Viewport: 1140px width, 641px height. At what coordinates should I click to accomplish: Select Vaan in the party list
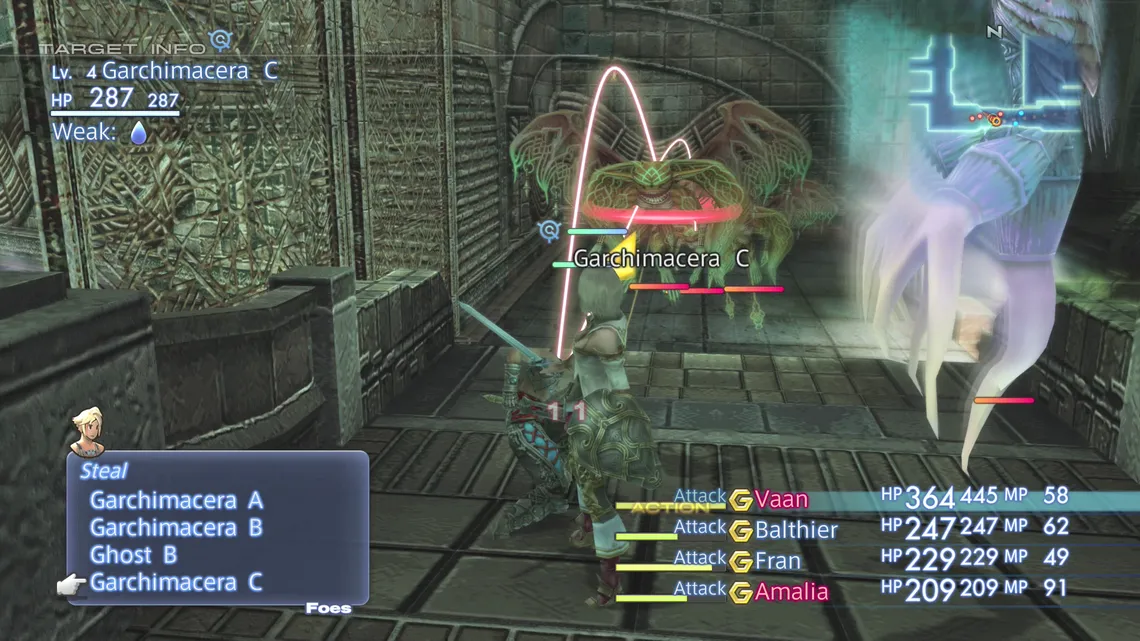(x=781, y=499)
